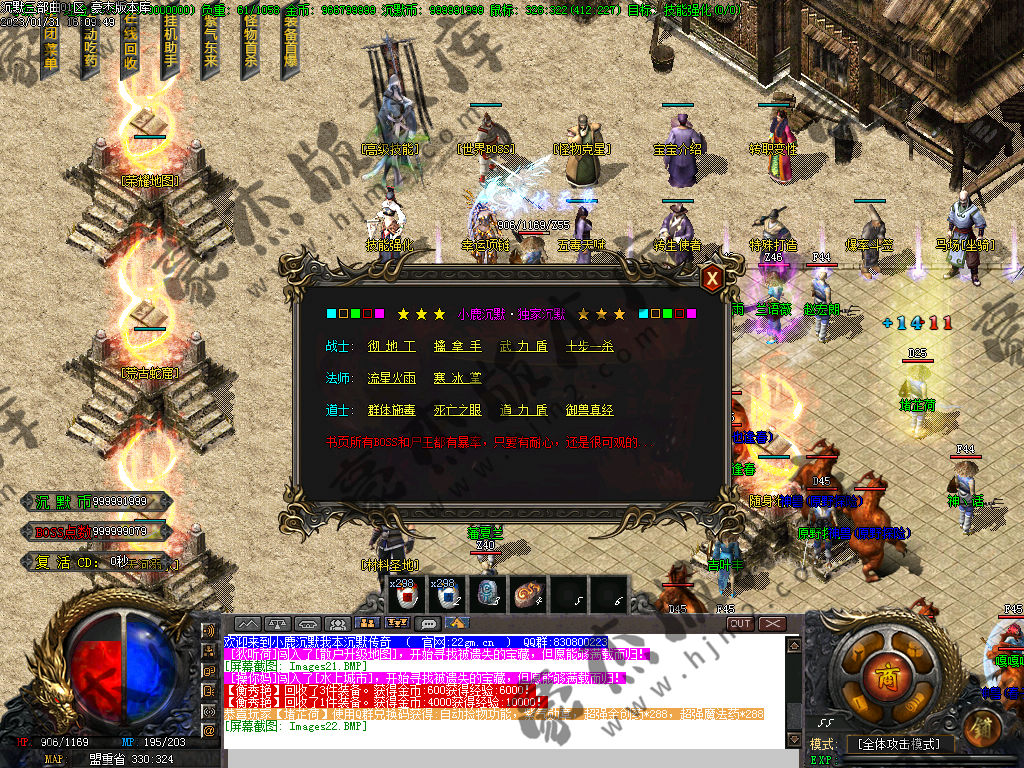This screenshot has width=1024, height=768.
Task: Open the 装备首爆 banner menu
Action: 290,45
